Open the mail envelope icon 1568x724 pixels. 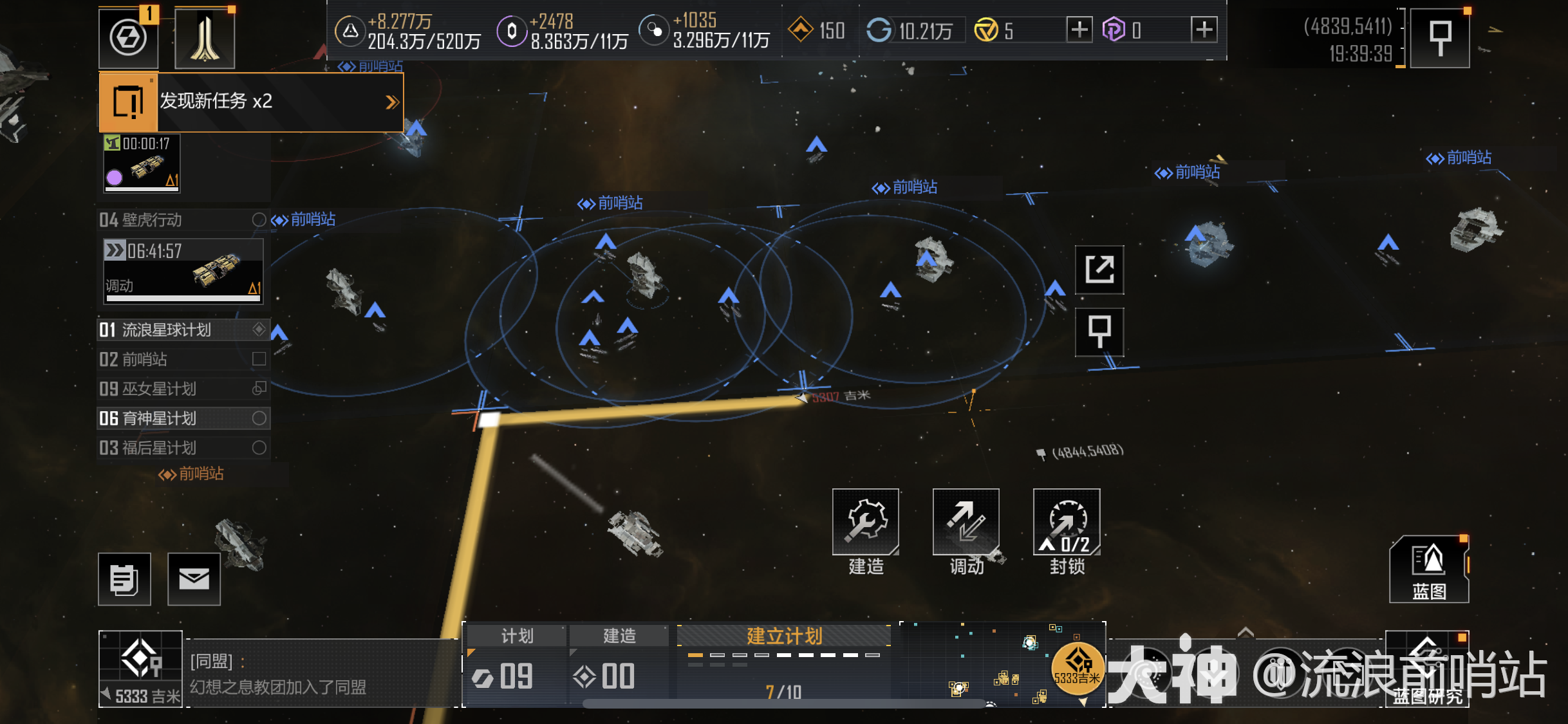194,579
